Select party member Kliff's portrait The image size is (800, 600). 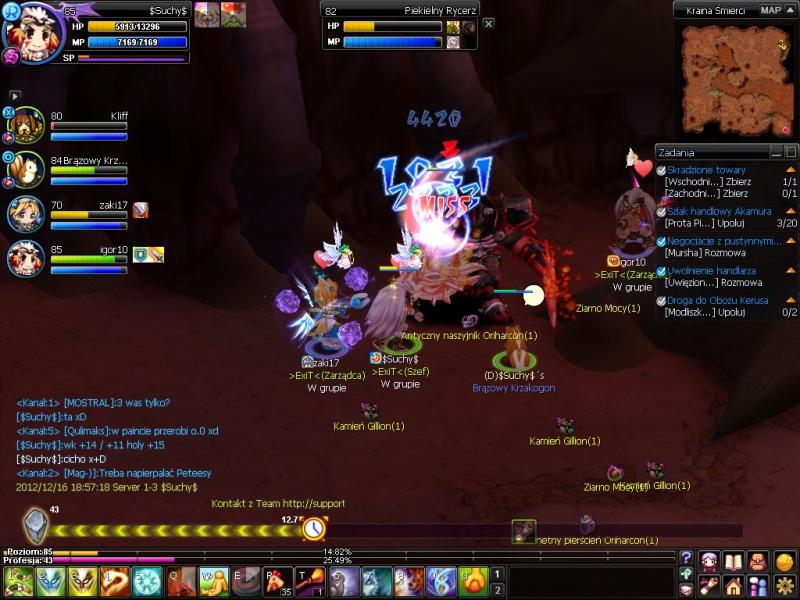tap(27, 126)
